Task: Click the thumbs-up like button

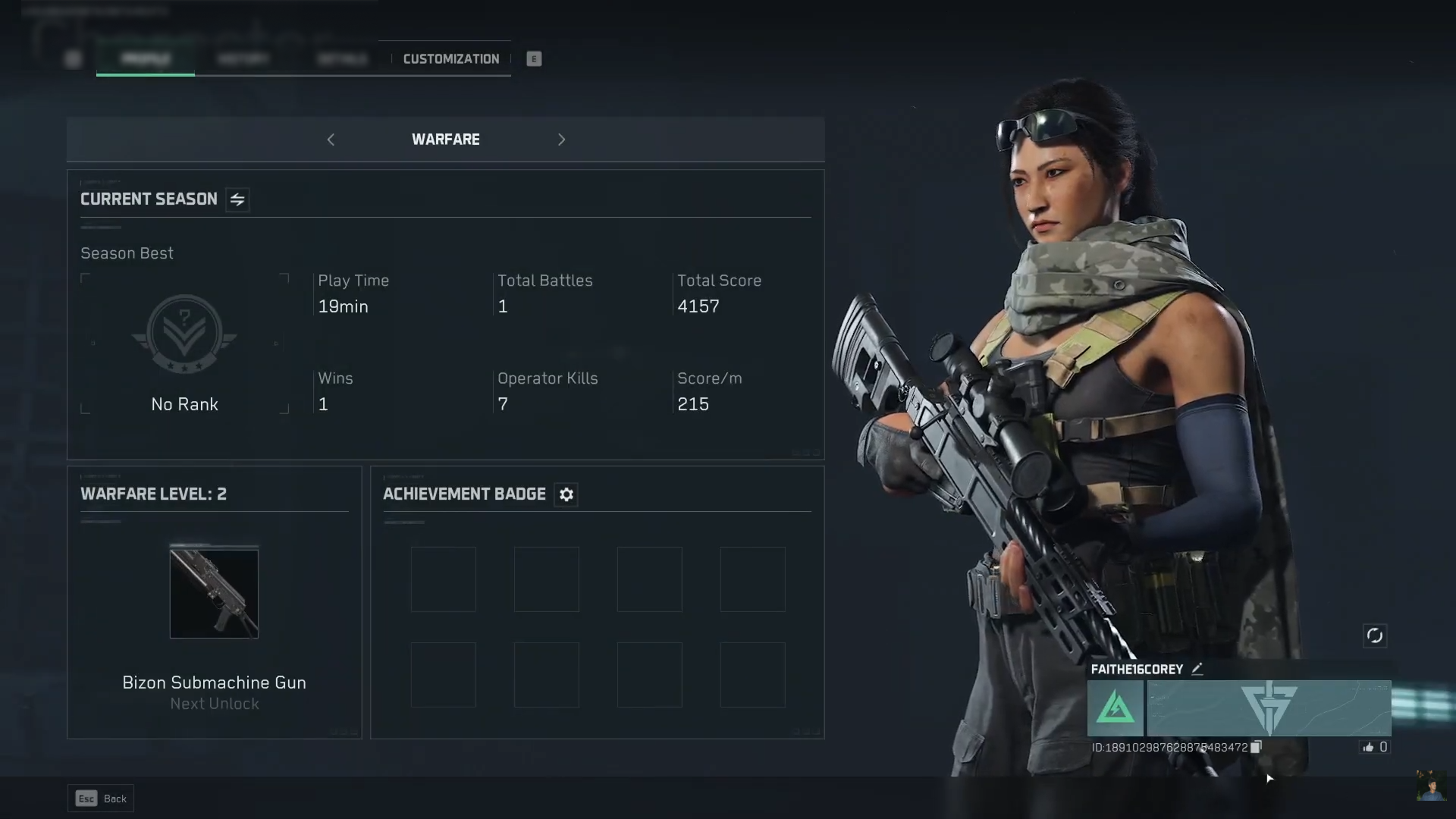Action: pyautogui.click(x=1369, y=747)
